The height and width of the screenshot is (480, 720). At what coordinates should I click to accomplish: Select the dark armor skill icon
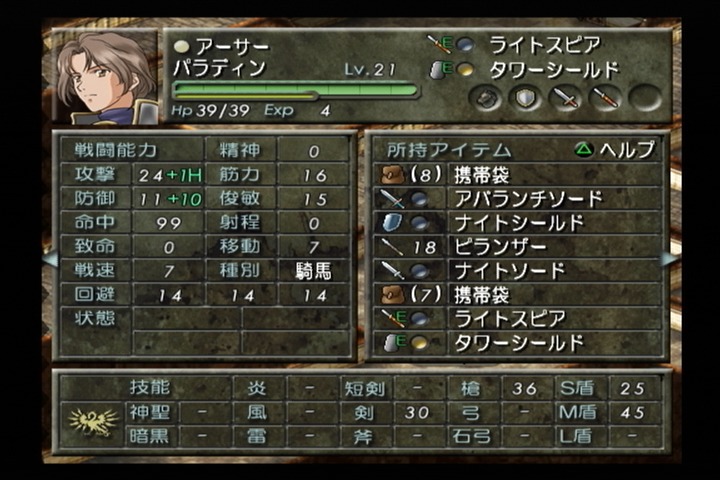[x=486, y=98]
